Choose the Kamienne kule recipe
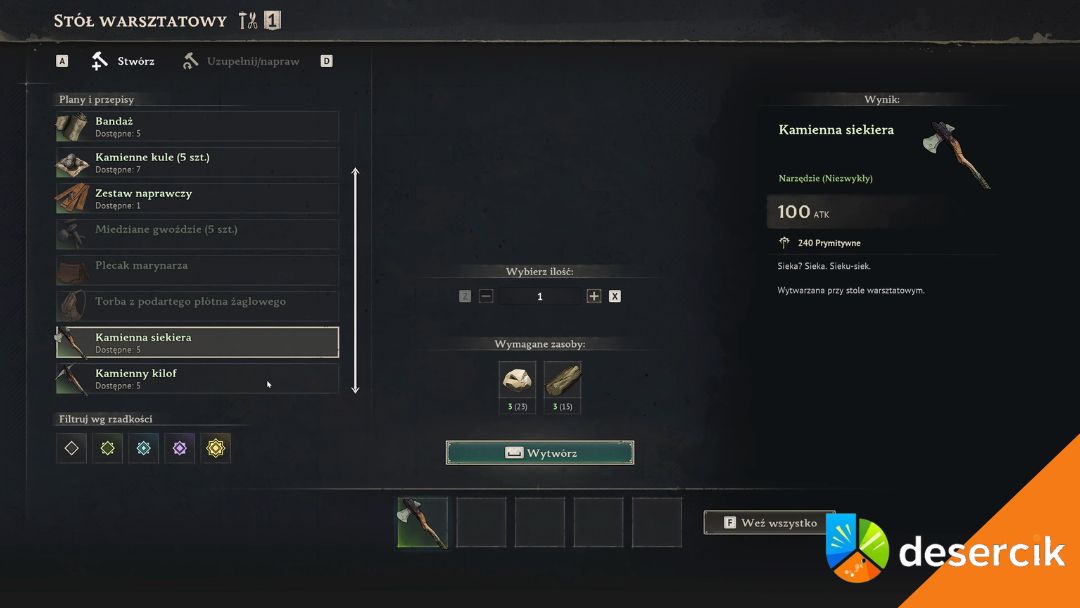The image size is (1080, 608). point(197,162)
